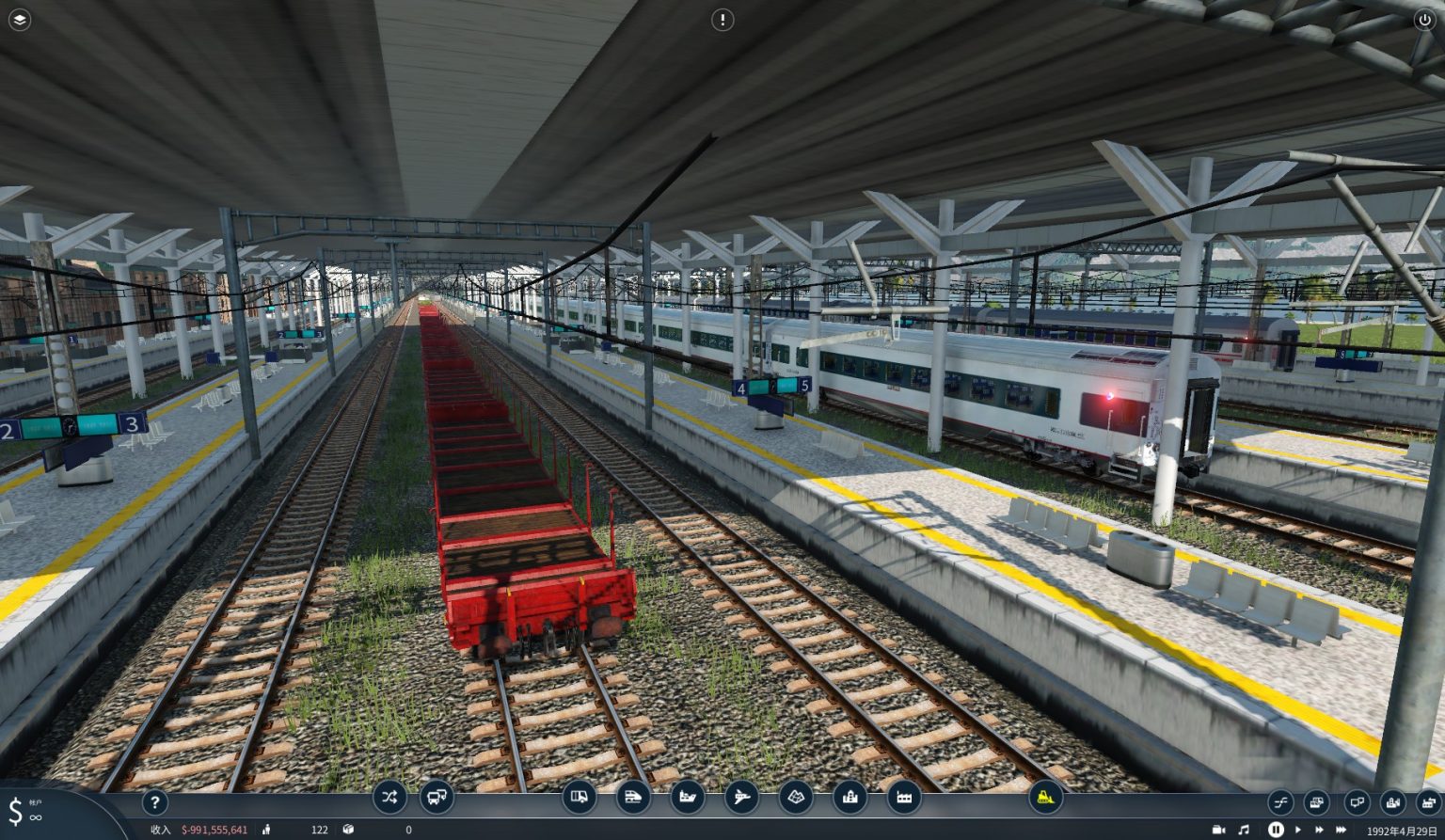Select the bulldozer demolish tool

[x=1044, y=799]
